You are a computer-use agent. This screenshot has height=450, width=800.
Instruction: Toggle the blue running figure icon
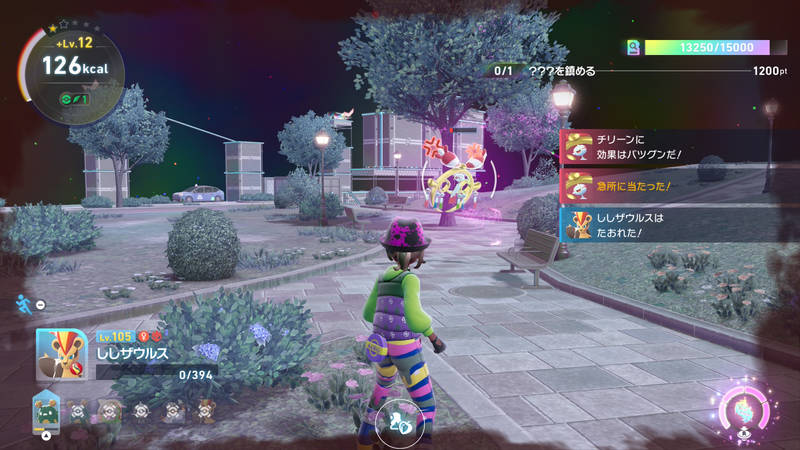coord(22,302)
